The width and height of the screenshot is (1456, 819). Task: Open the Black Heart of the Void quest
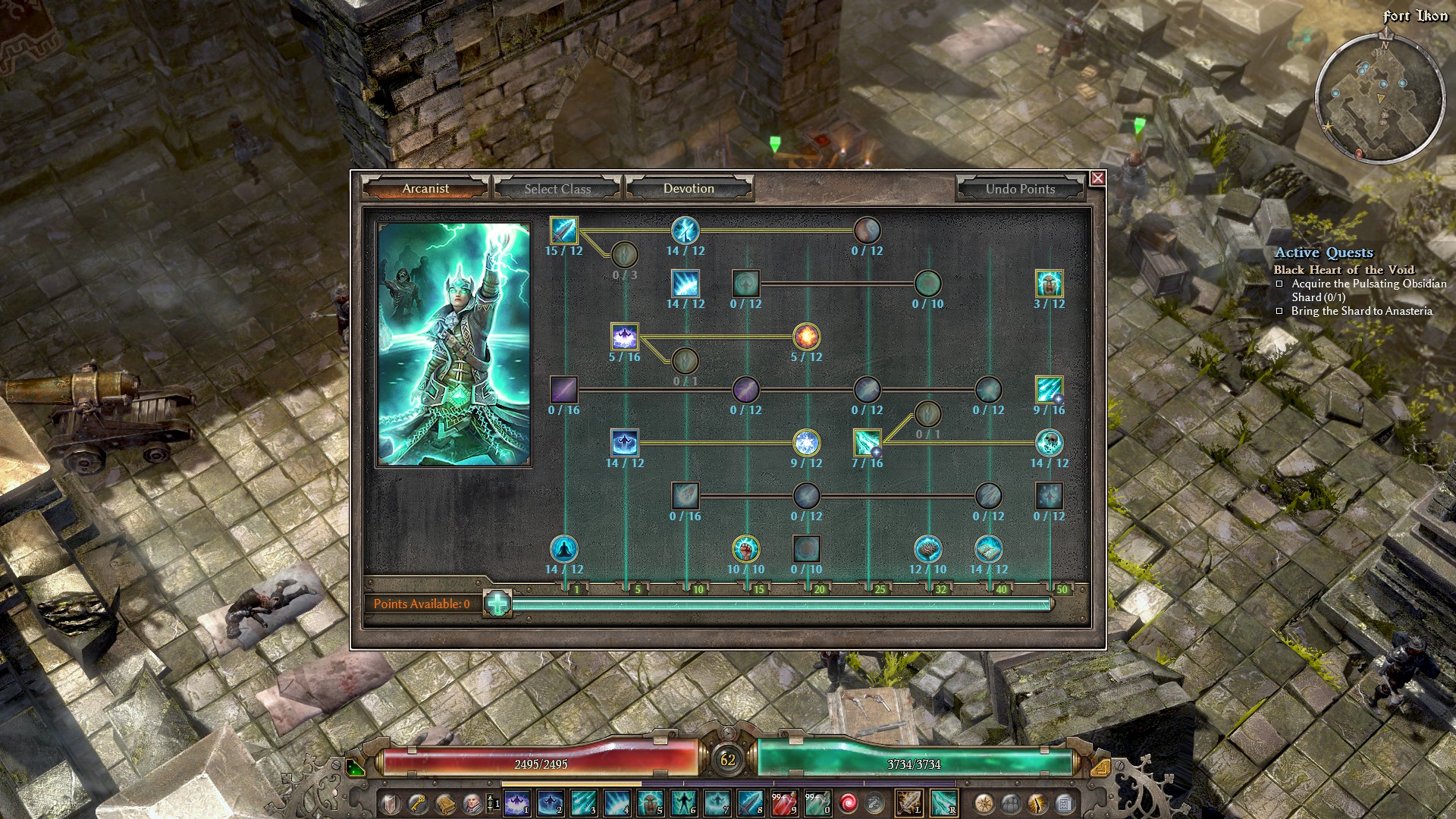[1344, 270]
